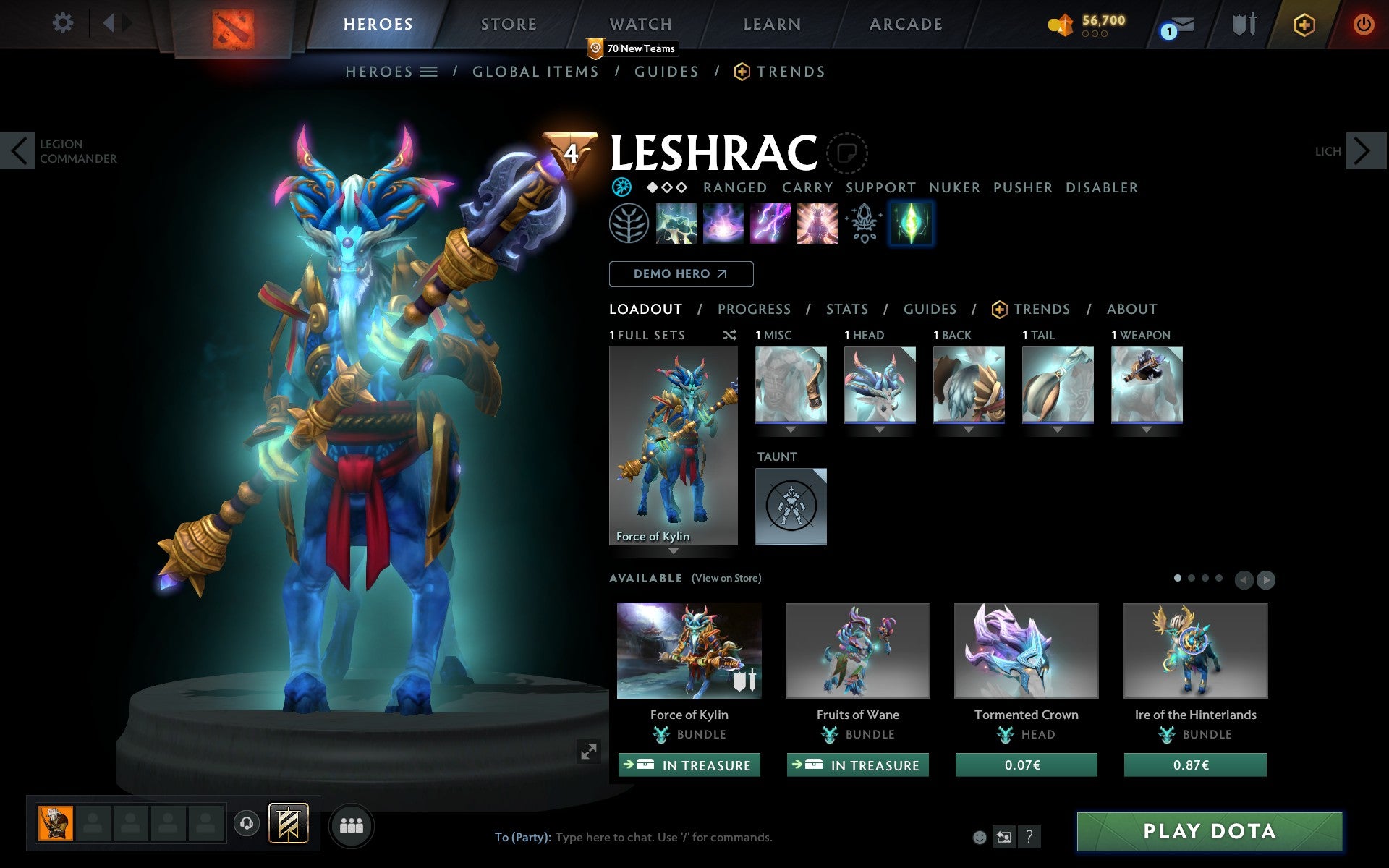Open the Aghanim's Scepter upgrade icon
The width and height of the screenshot is (1389, 868).
point(862,224)
